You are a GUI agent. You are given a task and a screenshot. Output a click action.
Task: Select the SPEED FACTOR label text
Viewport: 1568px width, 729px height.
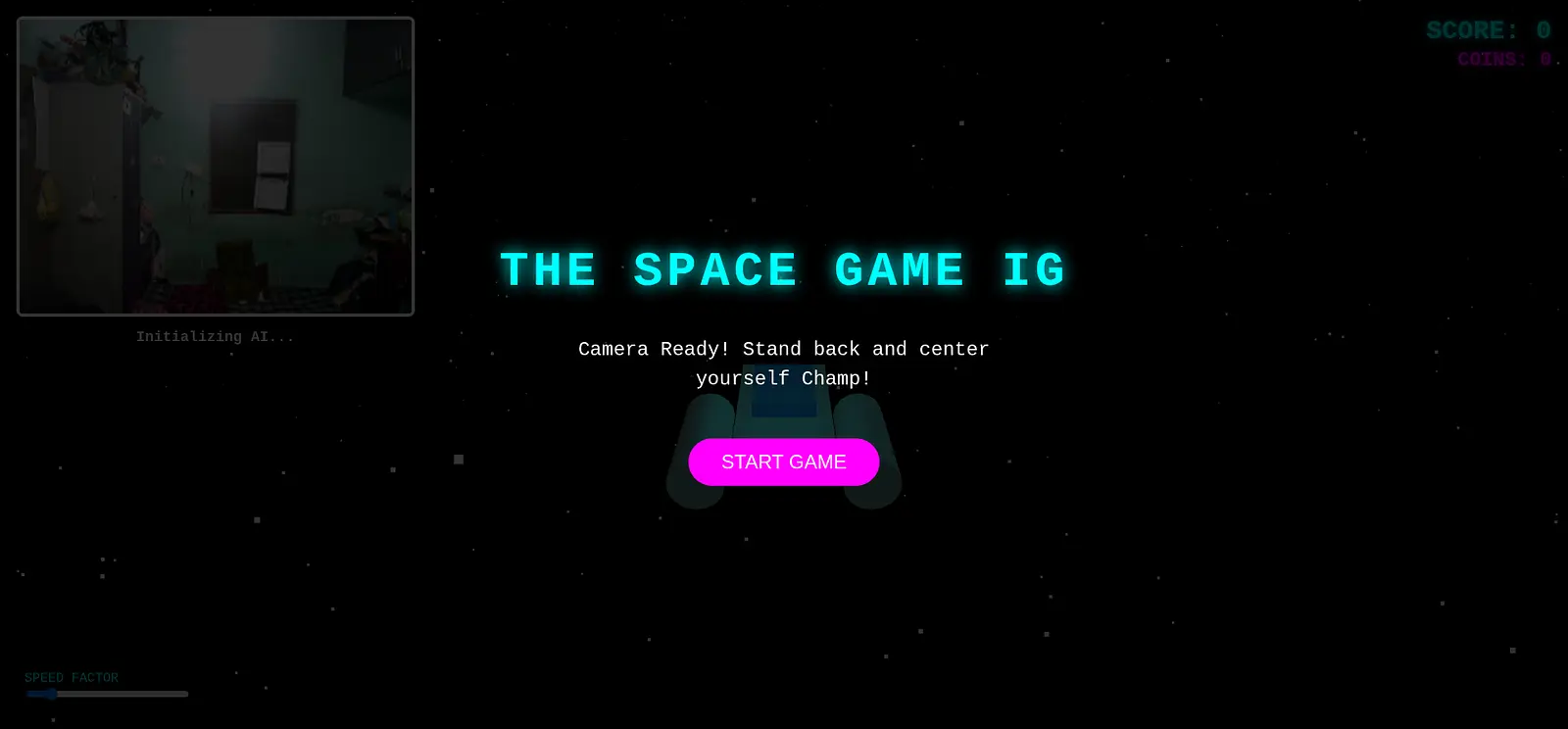tap(71, 677)
